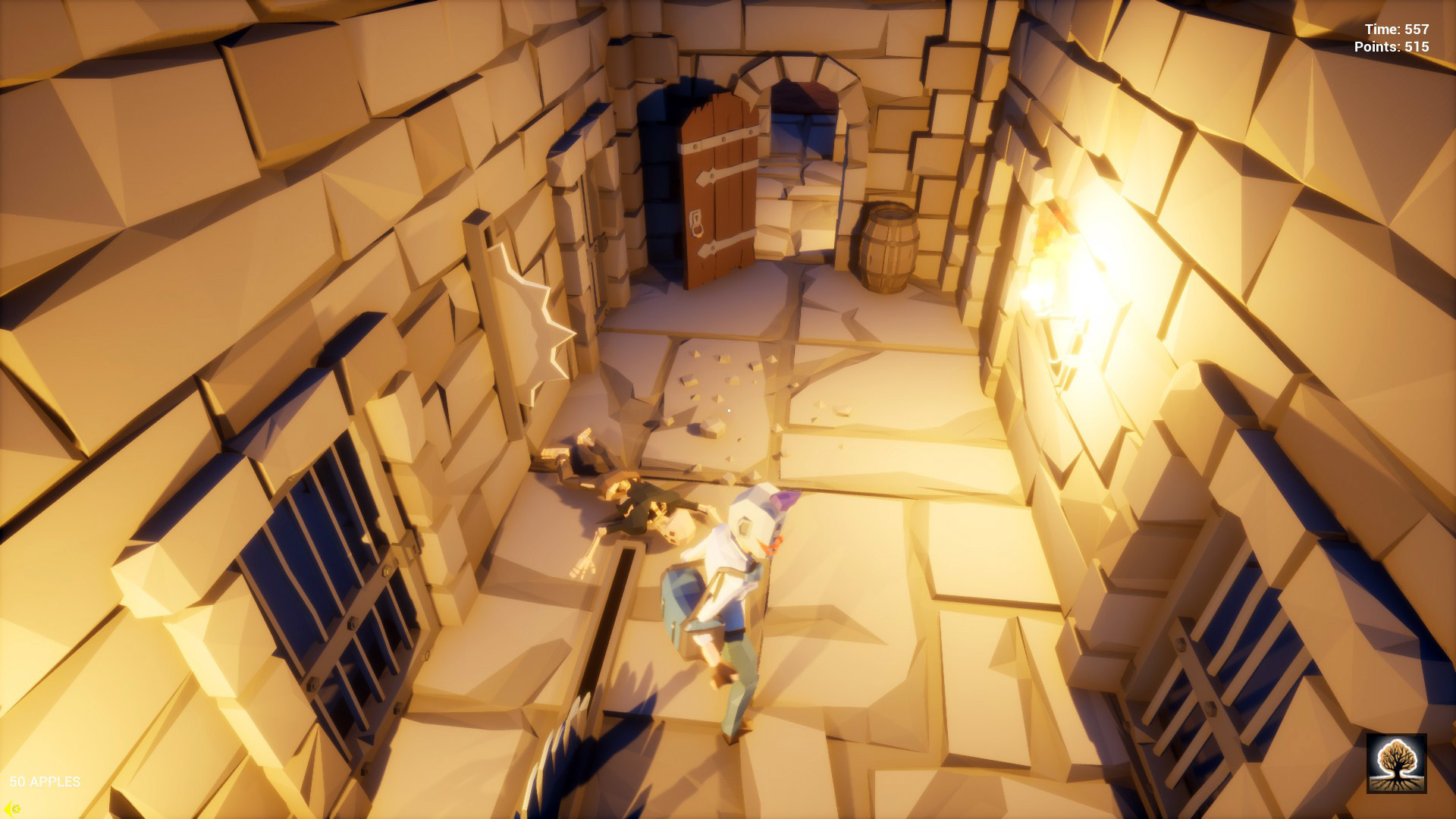Screen dimensions: 1456x819
Task: Click the crosshair dot at screen center
Action: click(x=728, y=409)
